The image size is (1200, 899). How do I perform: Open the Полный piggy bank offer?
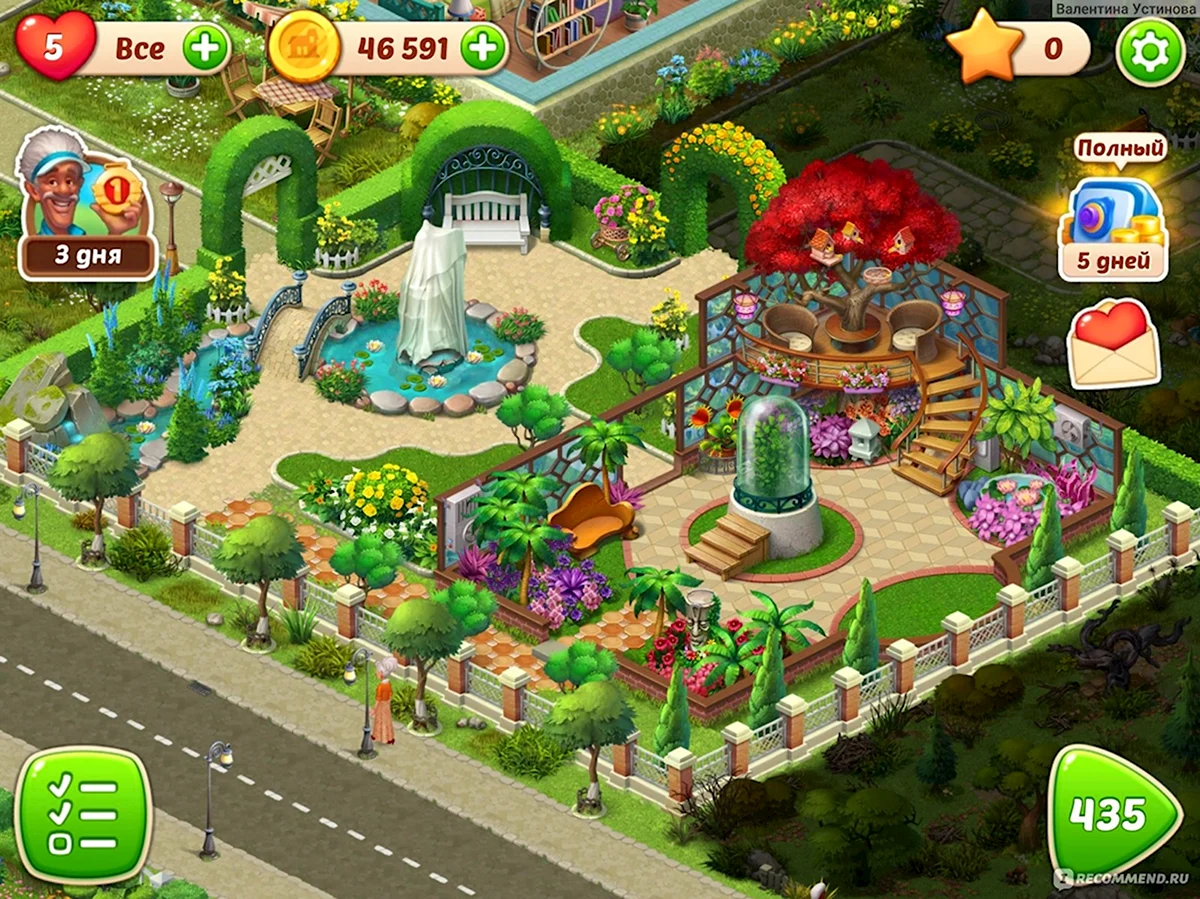click(x=1113, y=220)
